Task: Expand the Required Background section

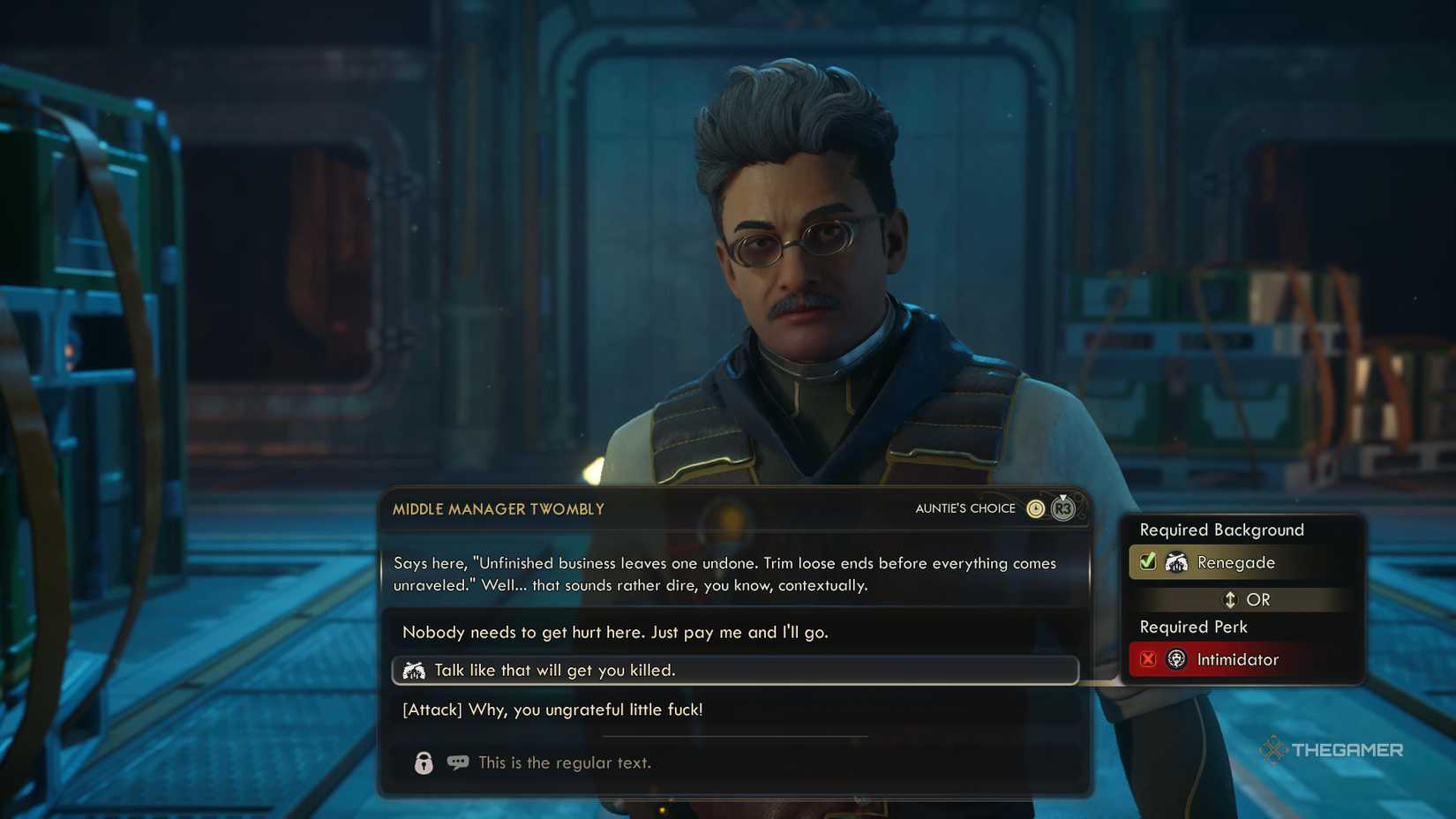Action: point(1222,530)
